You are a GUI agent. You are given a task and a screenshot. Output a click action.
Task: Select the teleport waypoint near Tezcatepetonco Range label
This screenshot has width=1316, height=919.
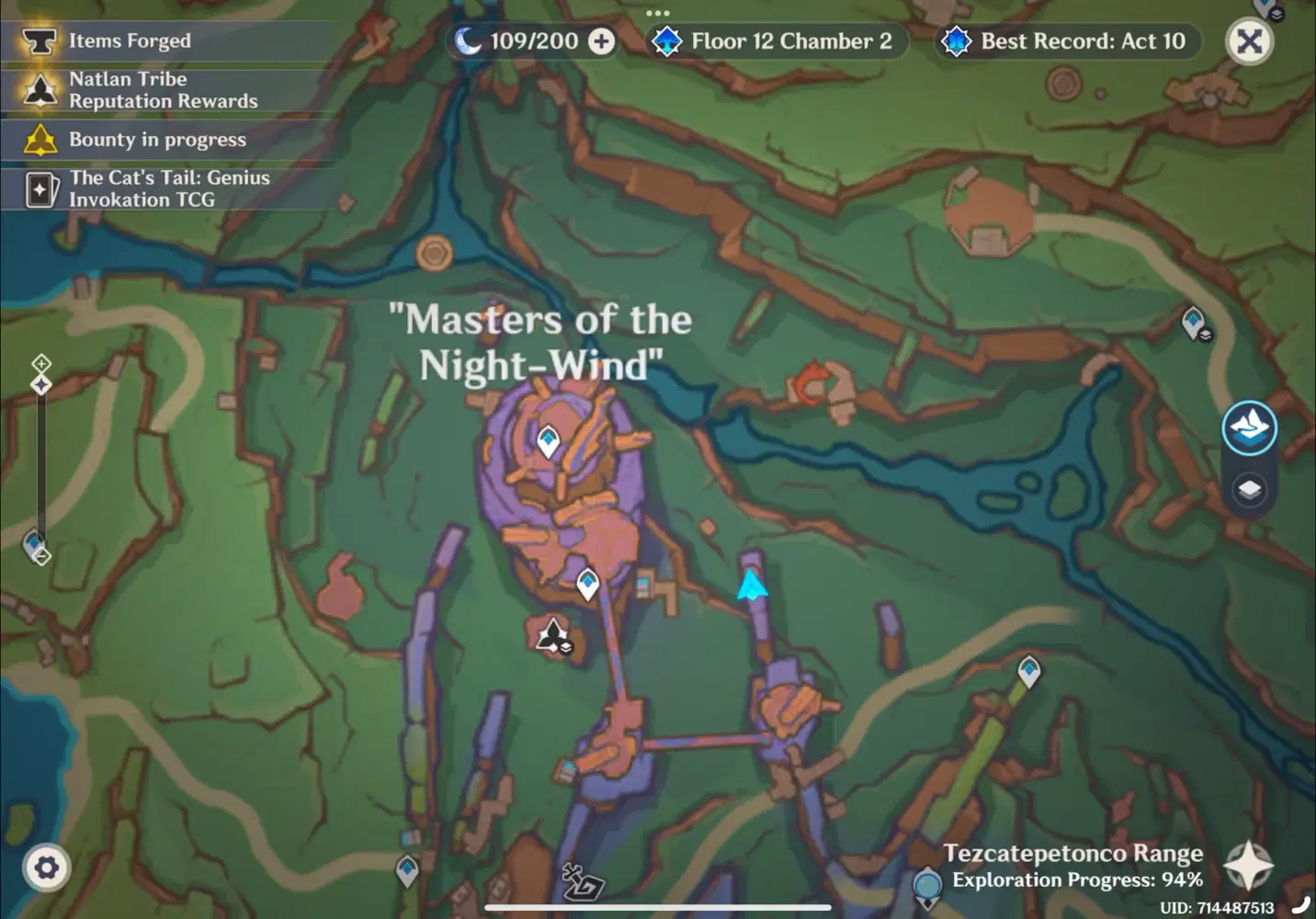coord(1028,670)
